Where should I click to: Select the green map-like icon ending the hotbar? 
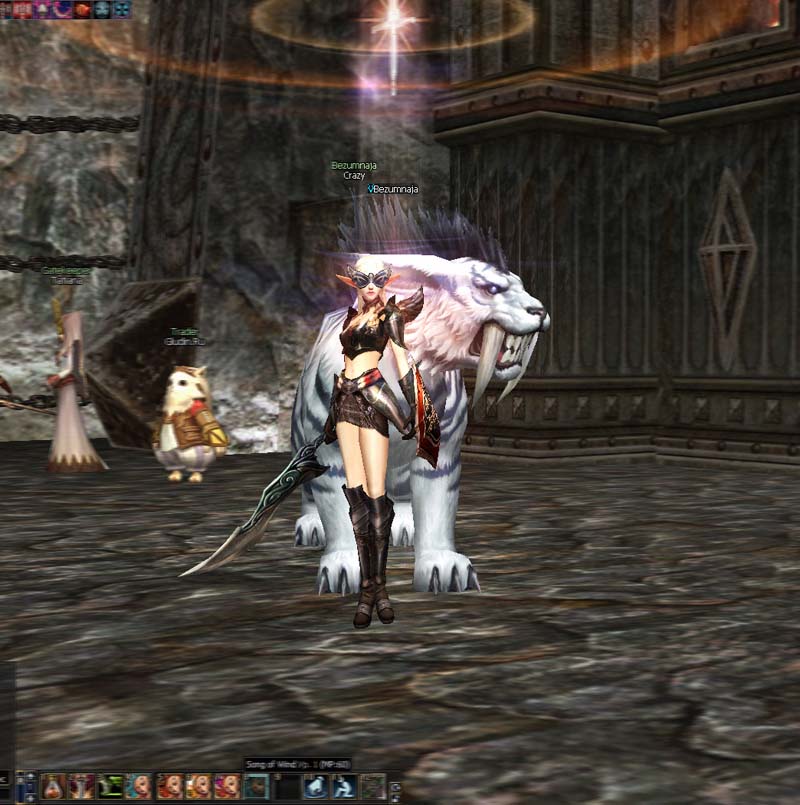pos(372,786)
